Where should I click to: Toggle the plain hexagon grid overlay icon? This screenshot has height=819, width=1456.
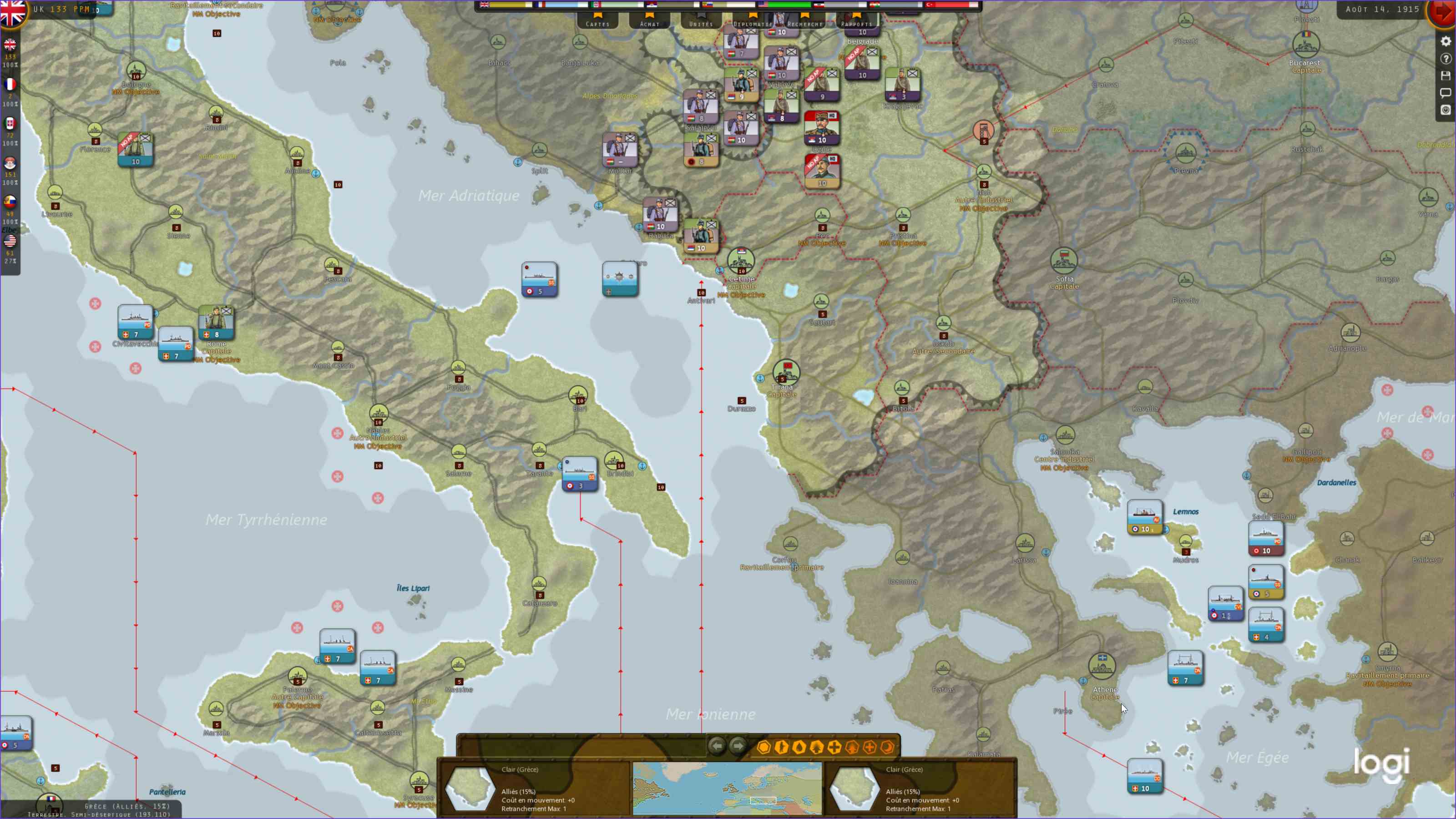pos(764,746)
